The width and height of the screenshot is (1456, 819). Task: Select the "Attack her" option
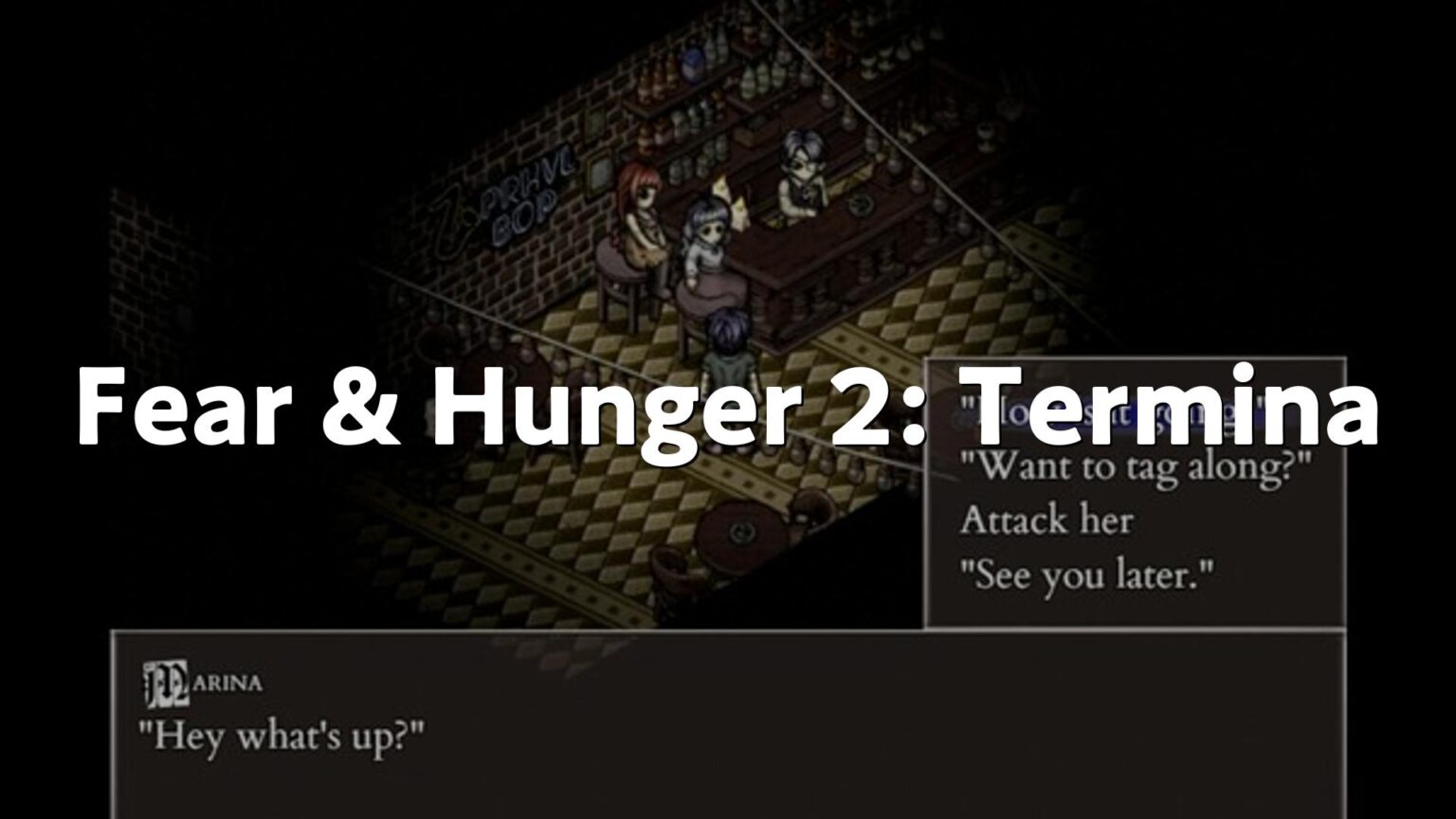1048,519
